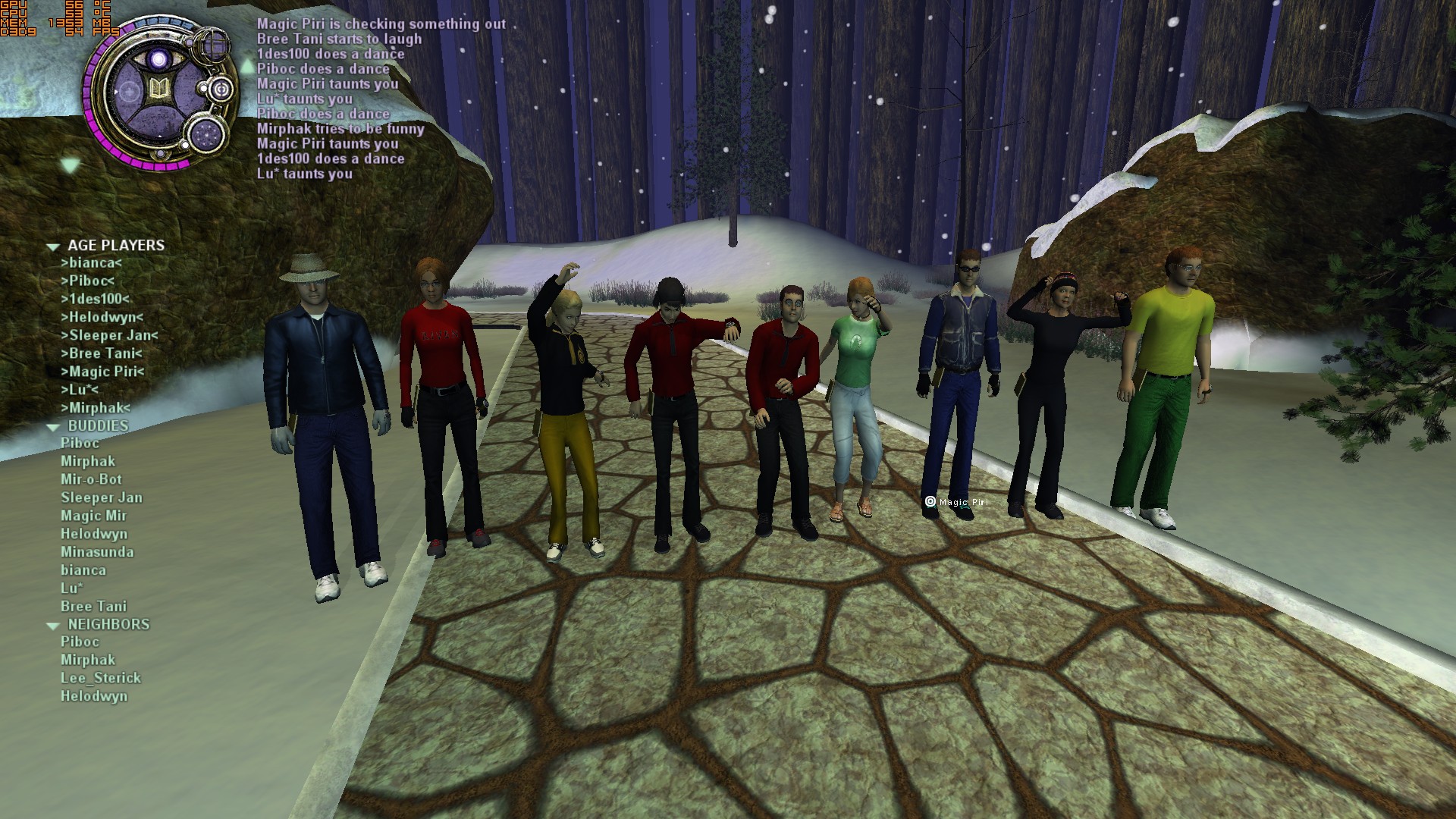Screen dimensions: 1456x819
Task: Select Minasunda in Buddies list
Action: click(97, 552)
